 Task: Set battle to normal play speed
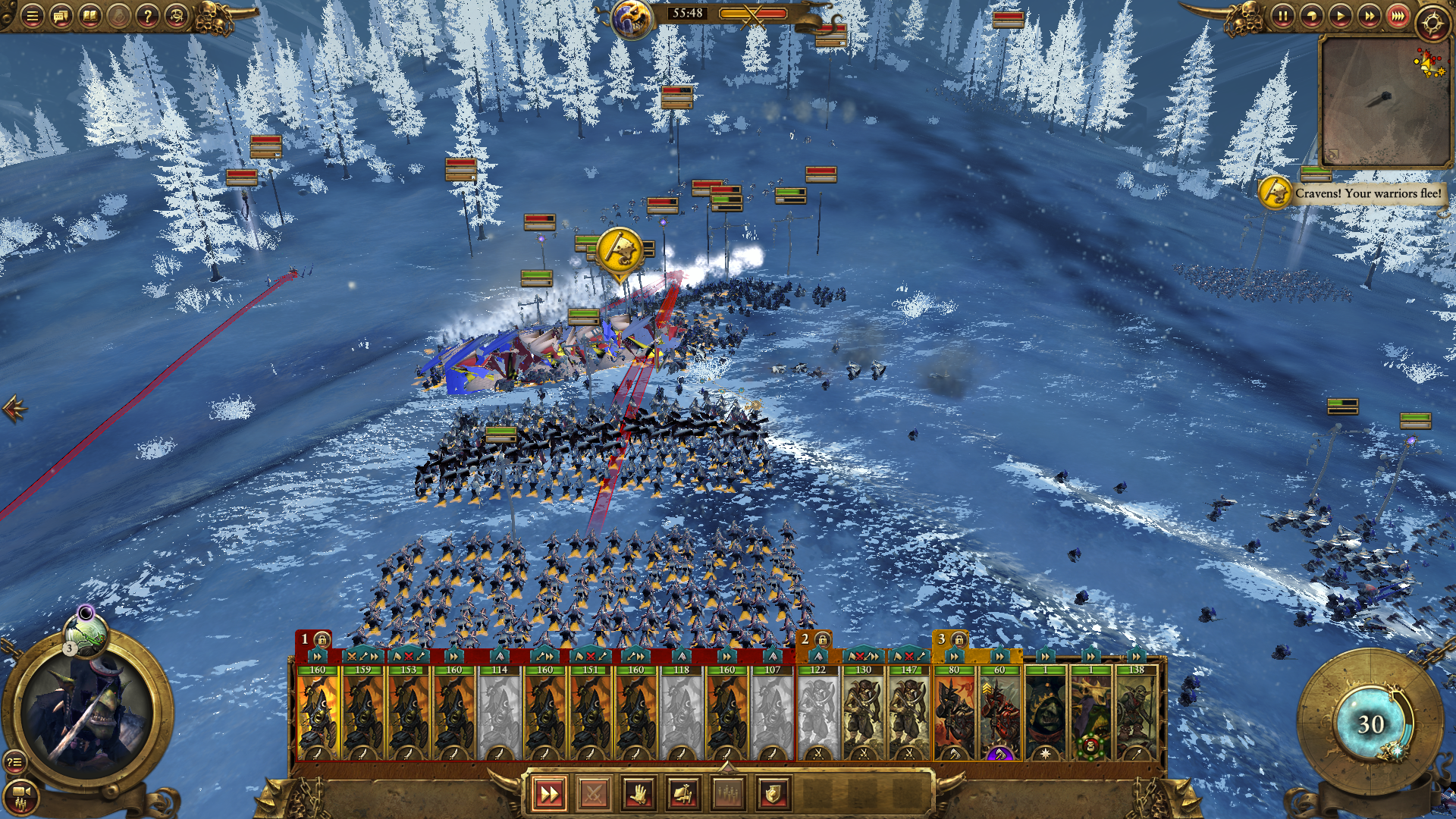pyautogui.click(x=1340, y=16)
